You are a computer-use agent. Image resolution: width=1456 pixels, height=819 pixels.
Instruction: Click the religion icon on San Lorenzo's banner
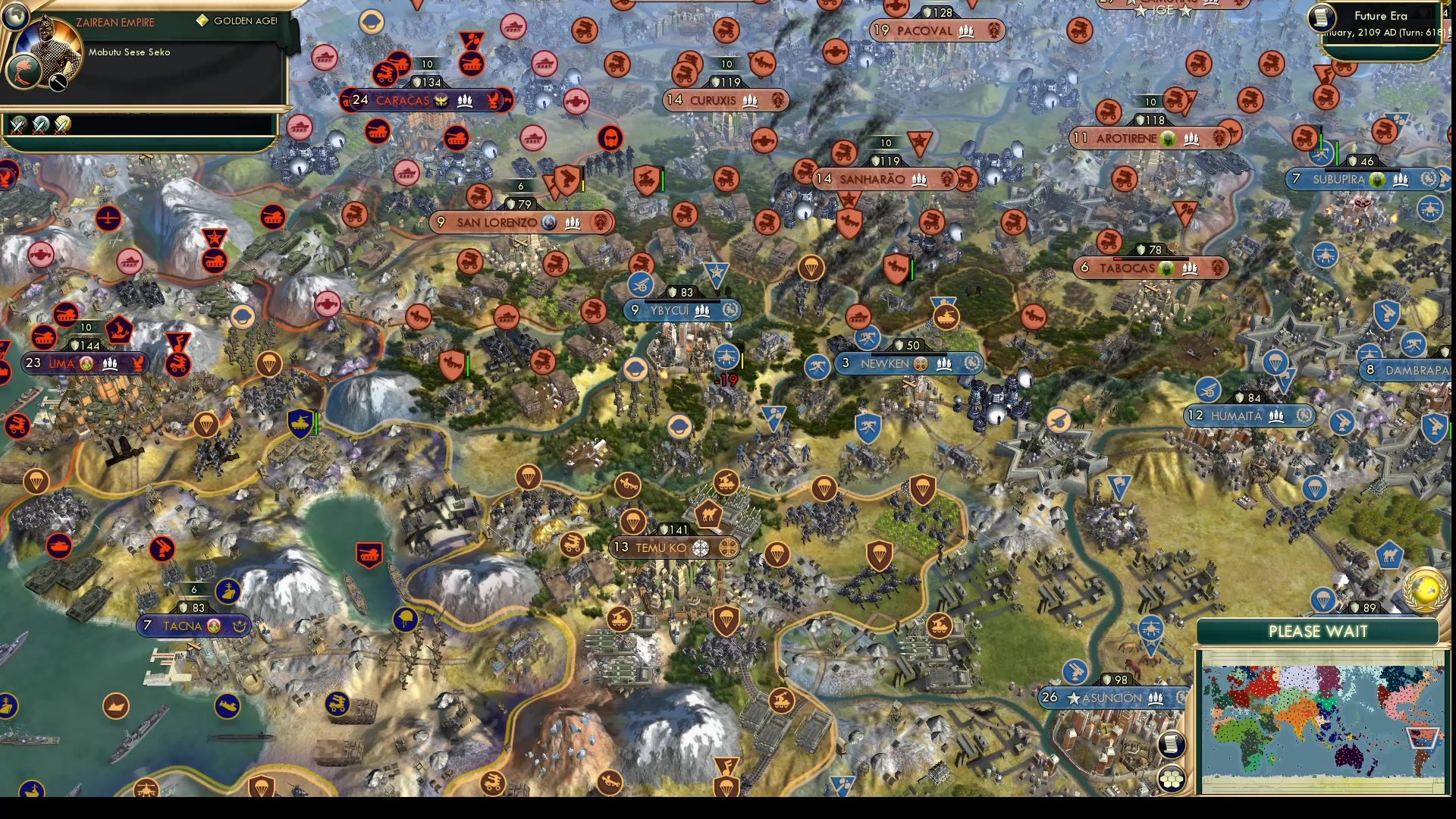[x=549, y=223]
